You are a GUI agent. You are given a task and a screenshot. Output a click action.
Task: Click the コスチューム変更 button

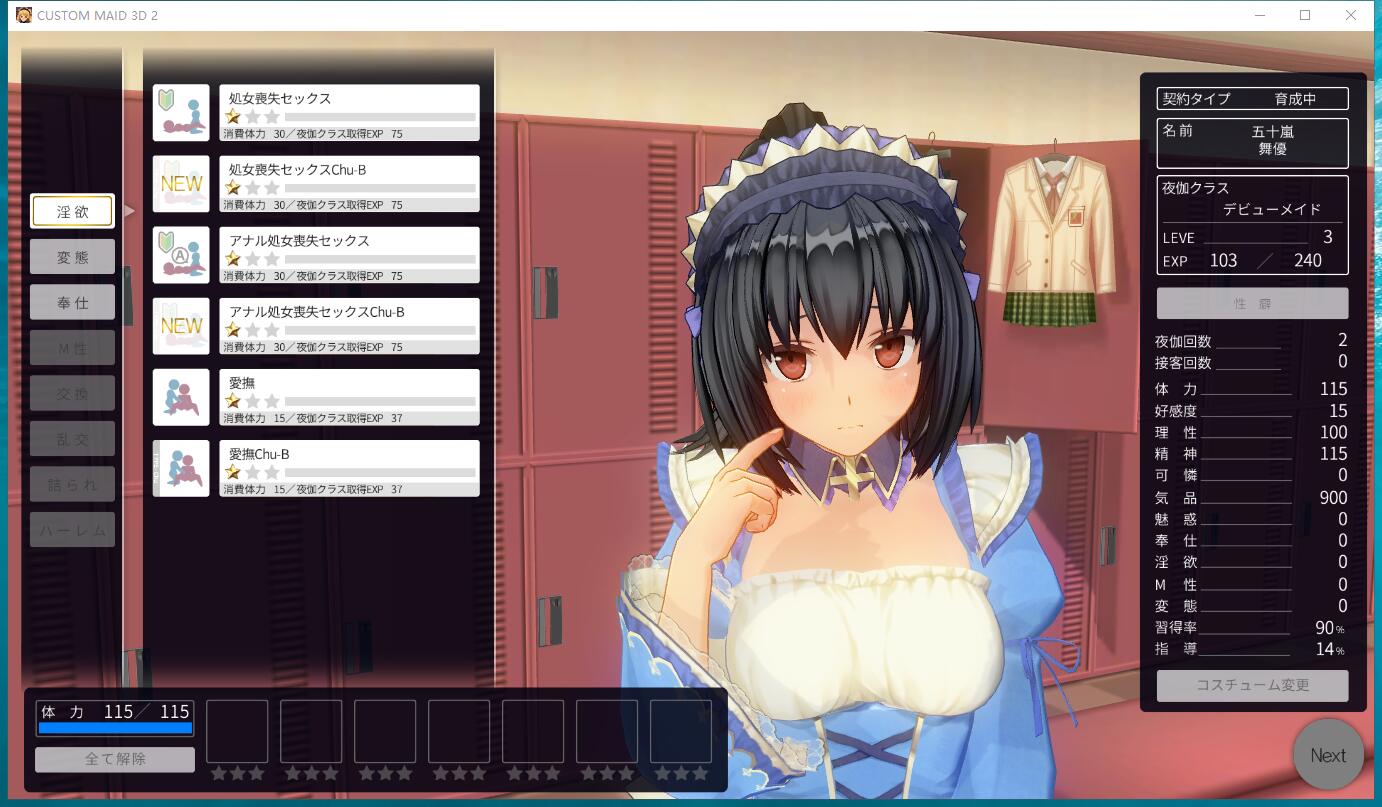[x=1252, y=685]
